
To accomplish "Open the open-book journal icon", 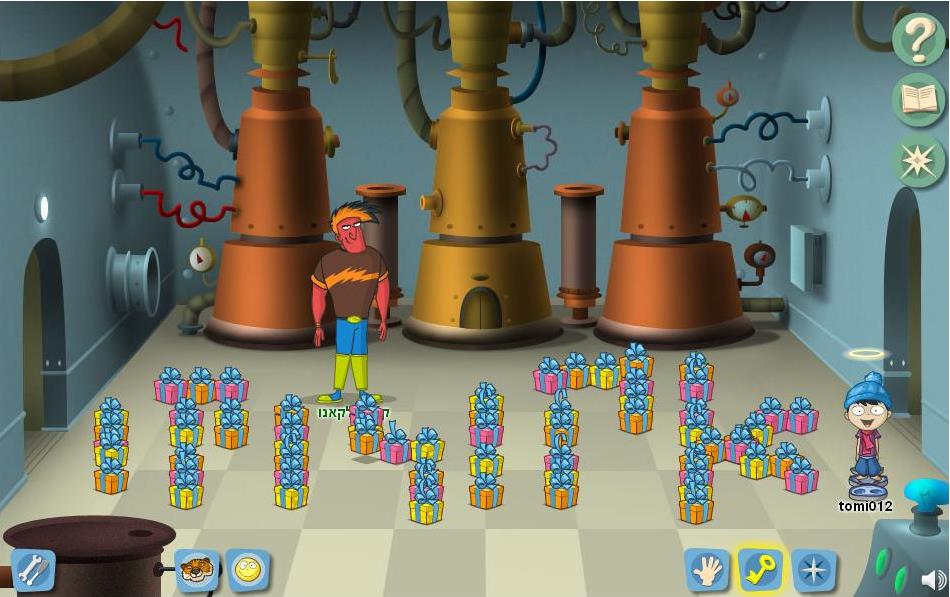I will coord(919,100).
